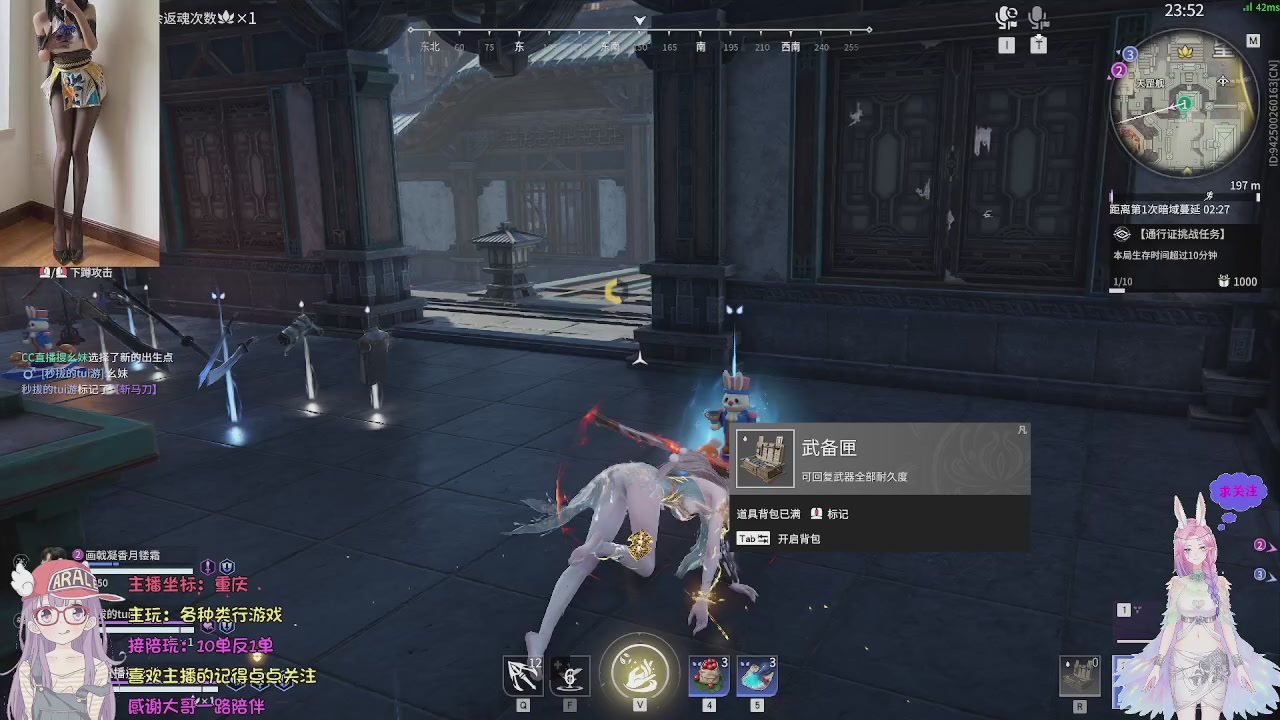1280x720 pixels.
Task: Click the Q crossbow skill icon
Action: (x=521, y=674)
